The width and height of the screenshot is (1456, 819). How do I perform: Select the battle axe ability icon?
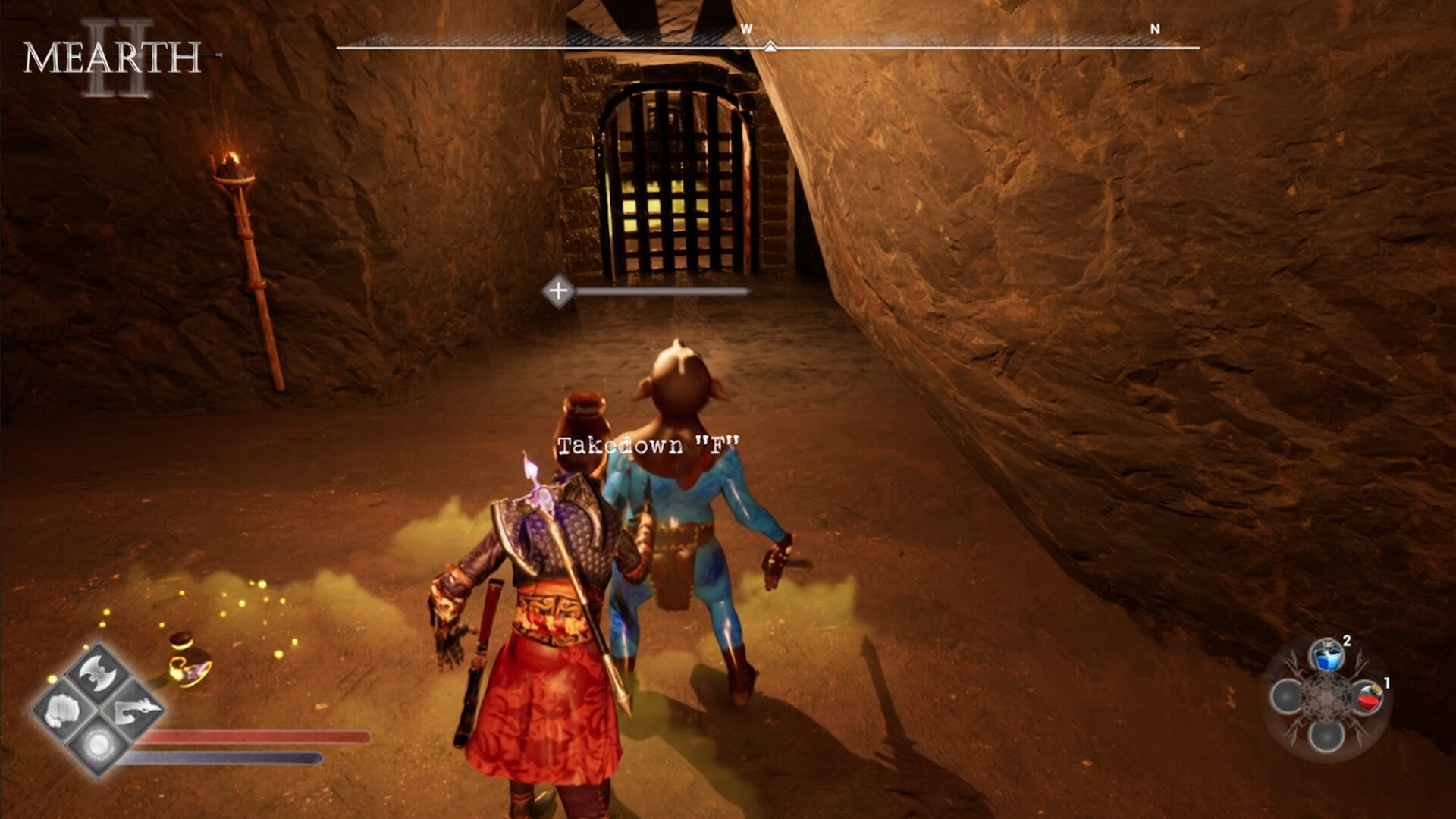[x=98, y=673]
